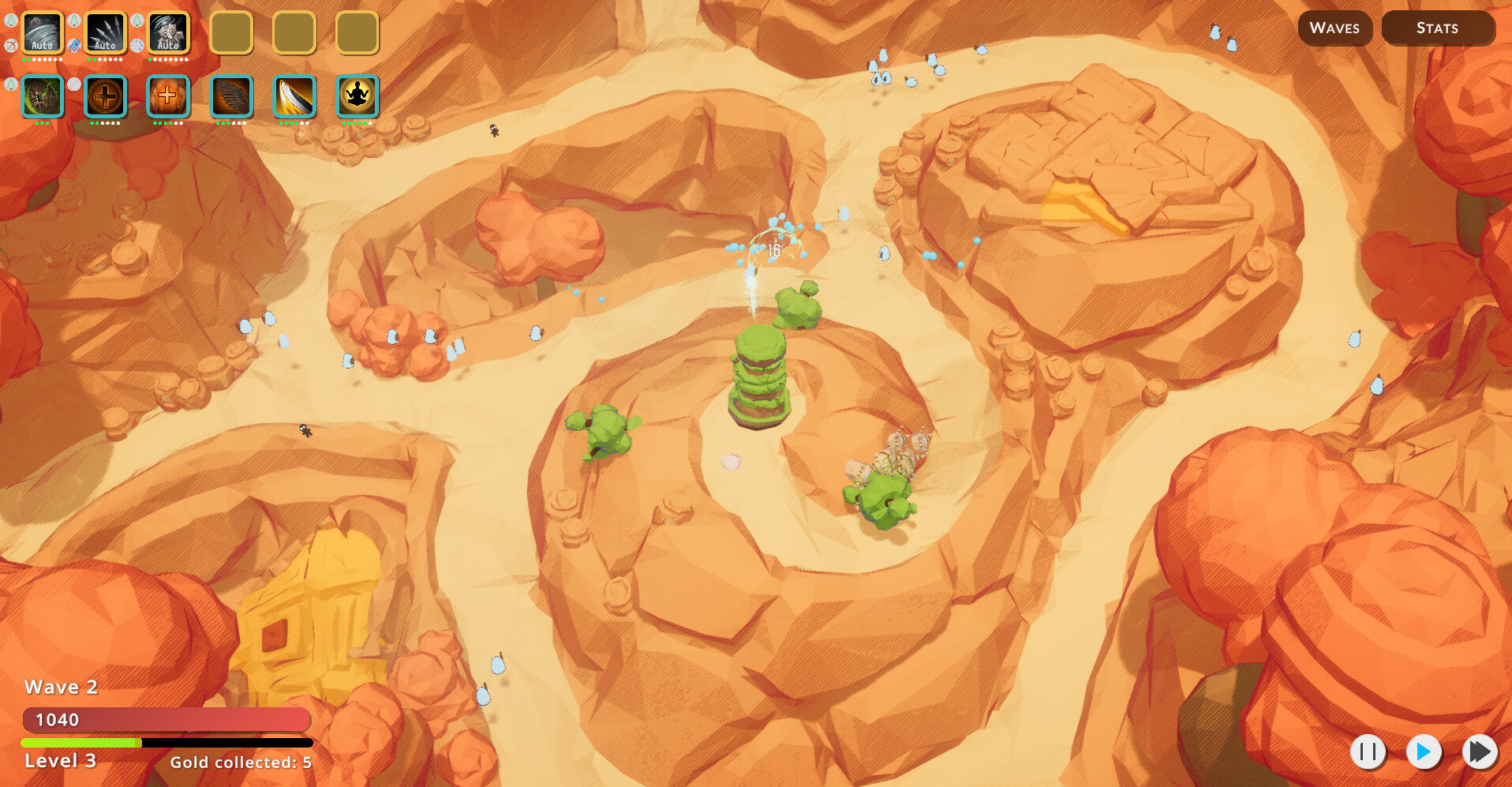Click the tree badge above the second ability

point(73,21)
